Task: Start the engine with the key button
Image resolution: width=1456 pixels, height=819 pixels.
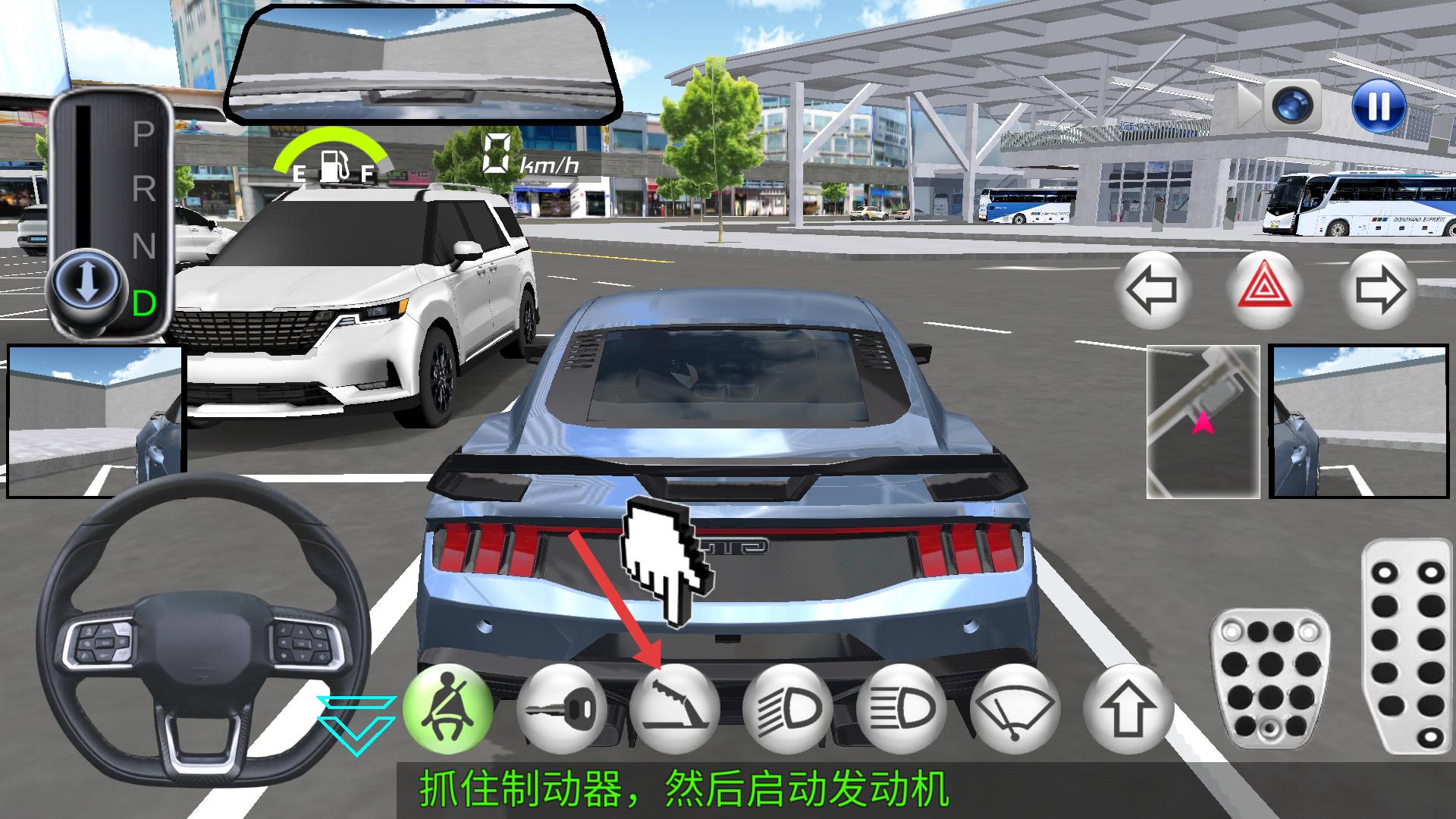Action: point(561,711)
